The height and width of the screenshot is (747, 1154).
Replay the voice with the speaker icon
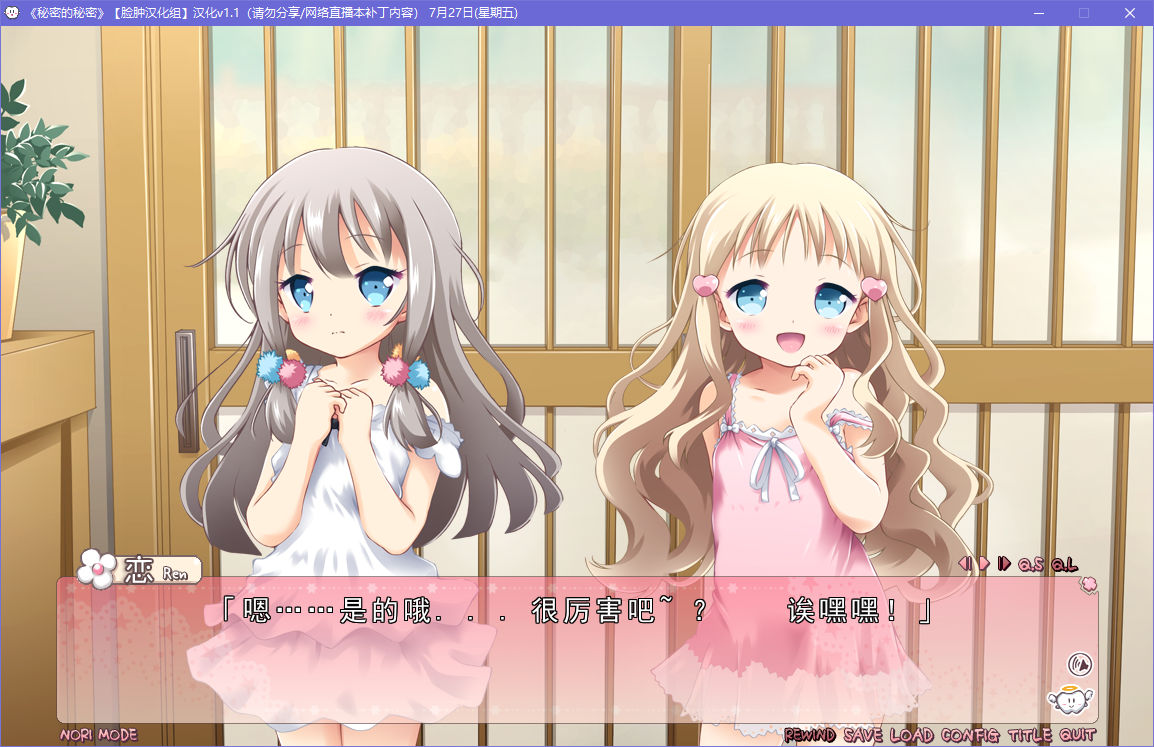click(1079, 663)
